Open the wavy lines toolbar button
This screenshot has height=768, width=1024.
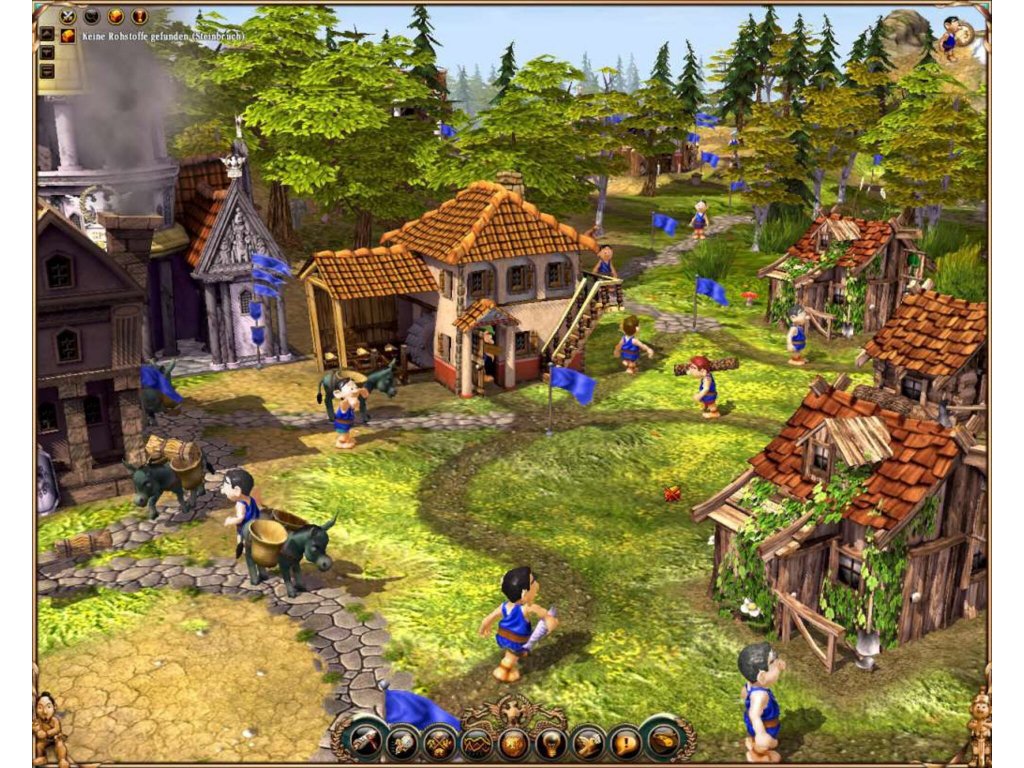coord(475,742)
